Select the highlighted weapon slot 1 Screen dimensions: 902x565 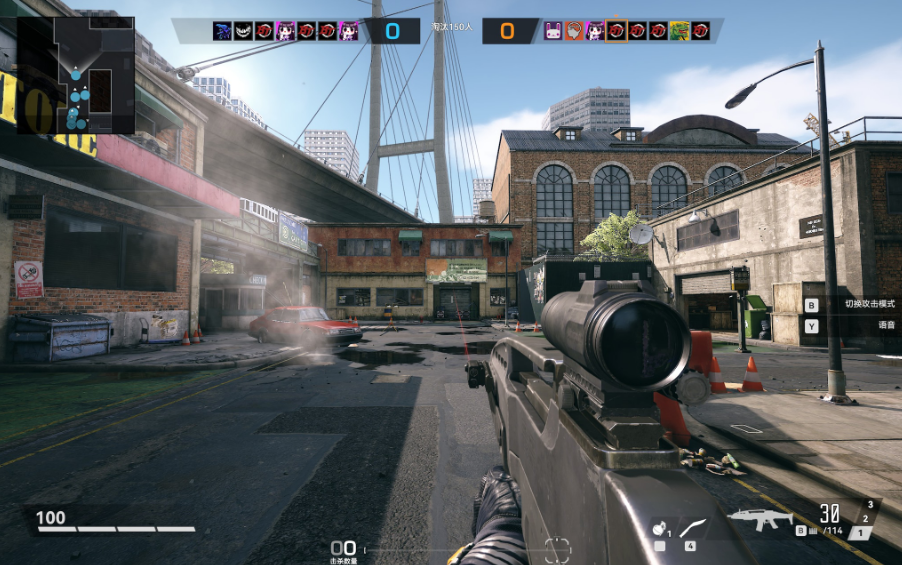[x=860, y=533]
